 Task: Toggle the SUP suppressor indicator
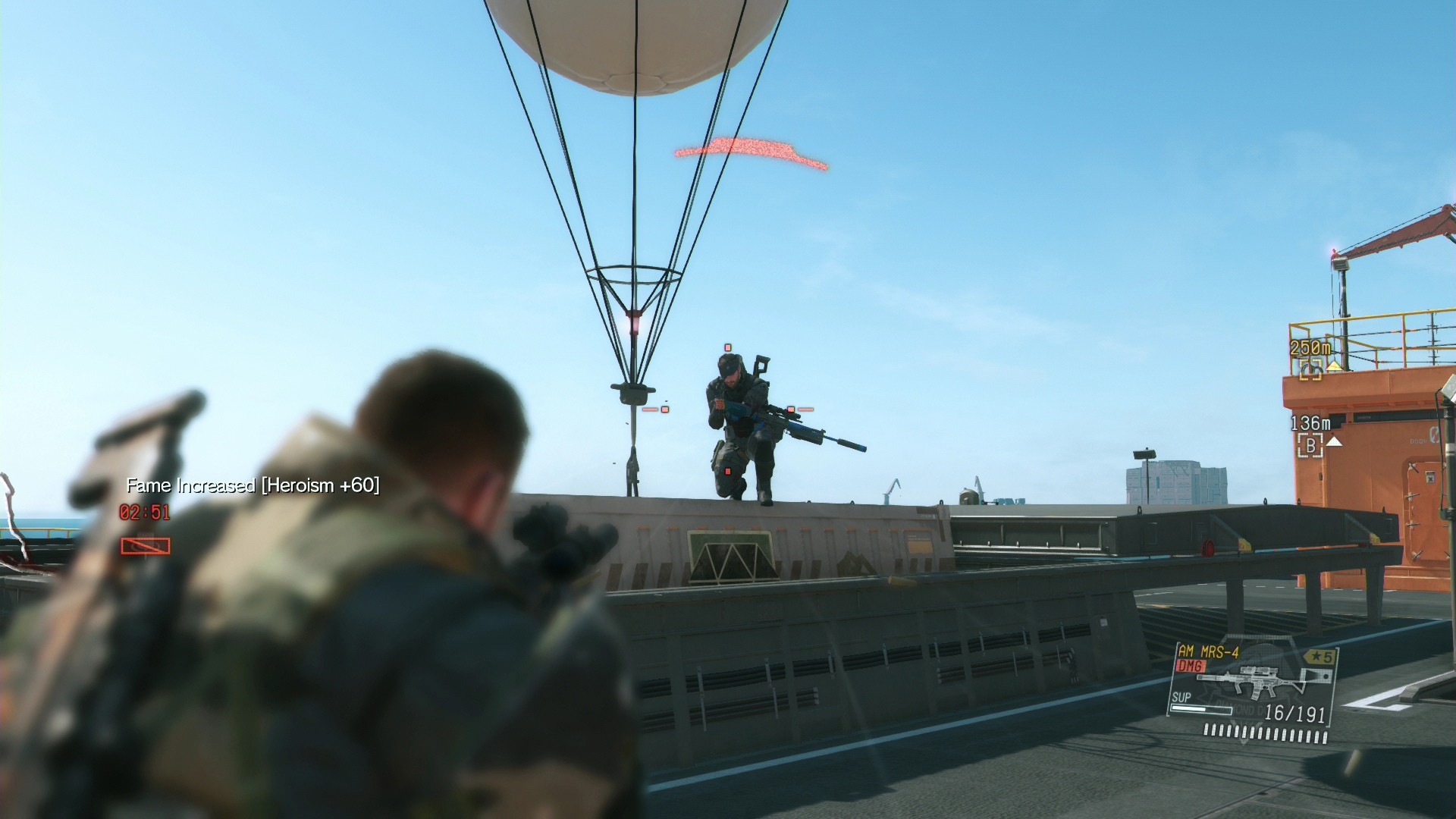point(1180,698)
